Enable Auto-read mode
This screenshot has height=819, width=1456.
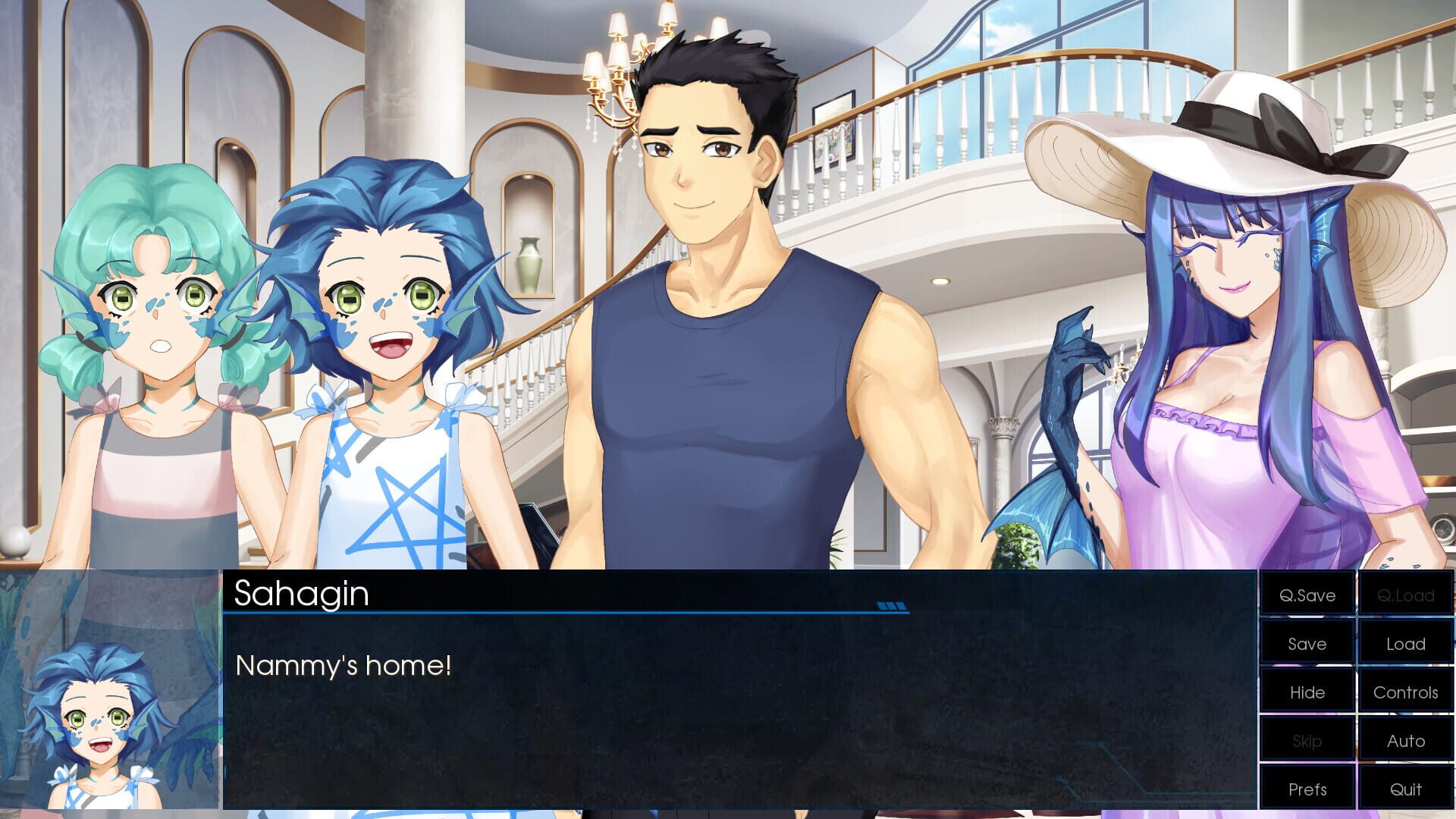pos(1405,741)
